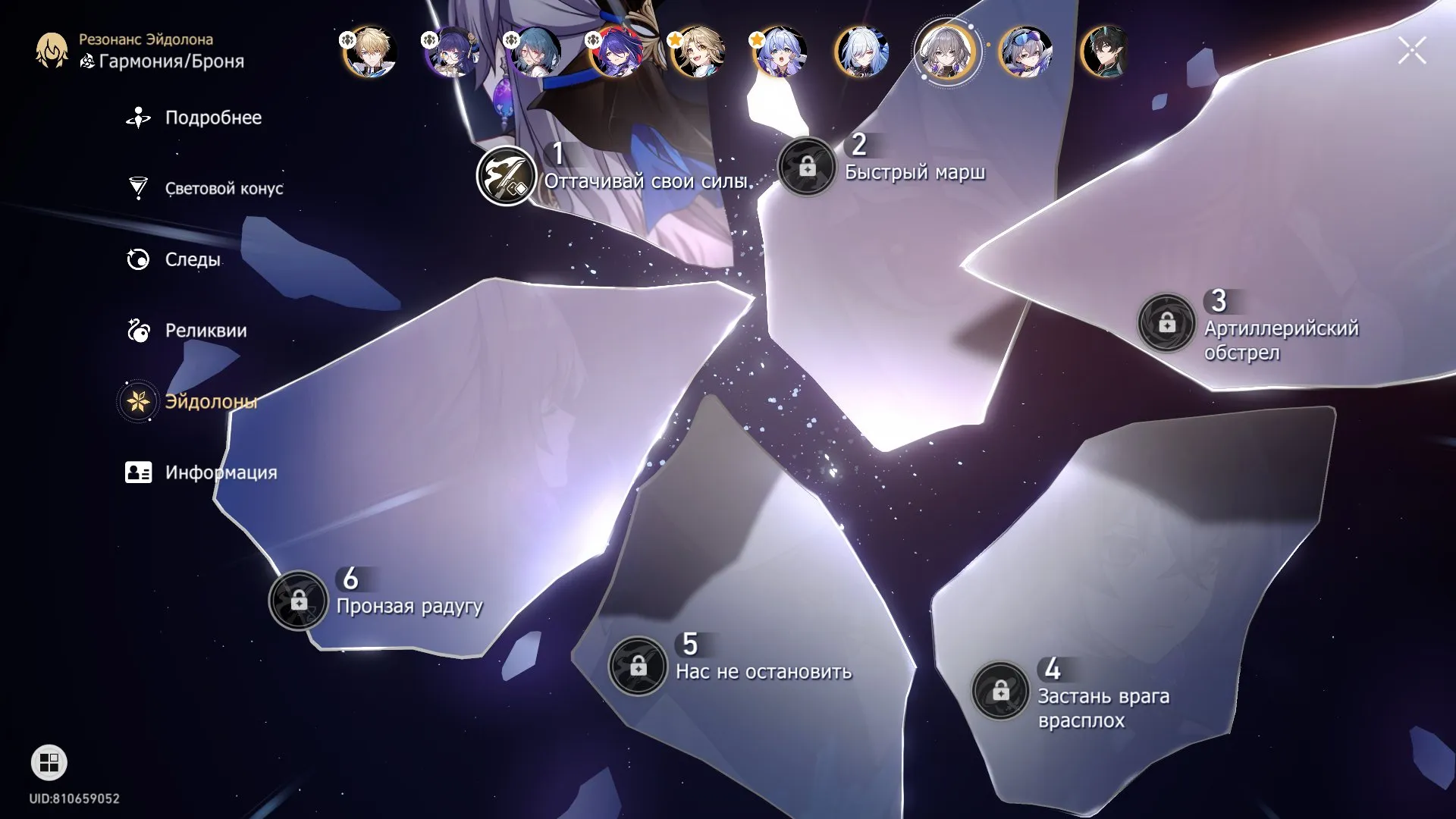This screenshot has height=819, width=1456.
Task: Open the Подробнее section icon
Action: pos(137,118)
